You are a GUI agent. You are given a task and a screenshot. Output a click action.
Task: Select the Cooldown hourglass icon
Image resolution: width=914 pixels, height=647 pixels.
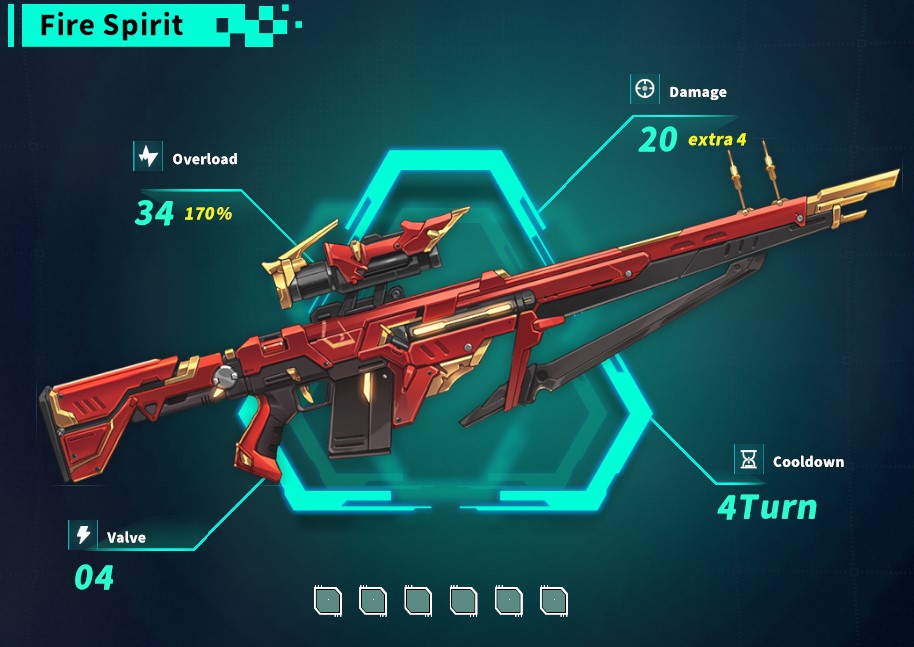click(x=749, y=460)
